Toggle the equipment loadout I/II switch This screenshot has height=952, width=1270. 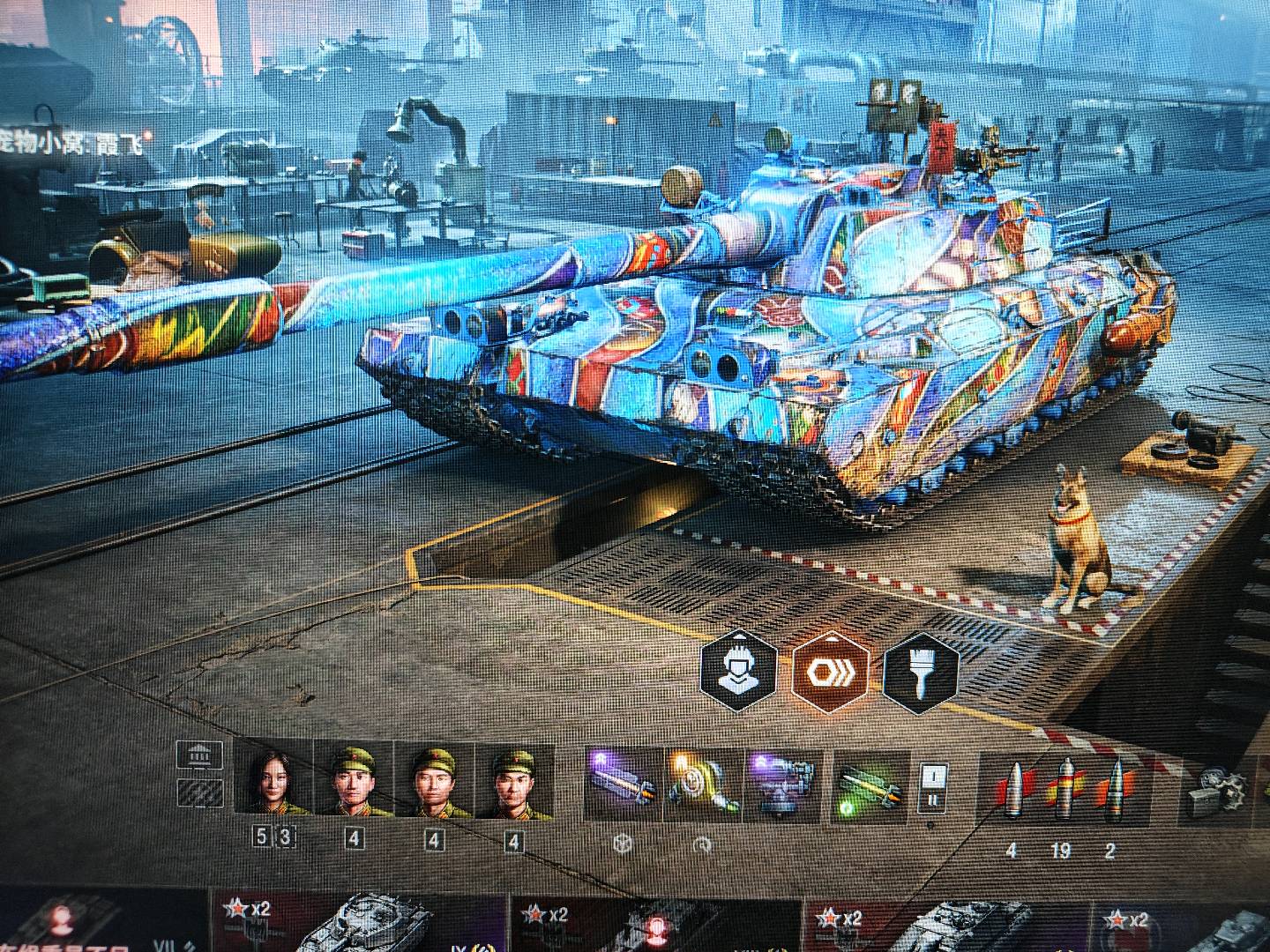932,787
